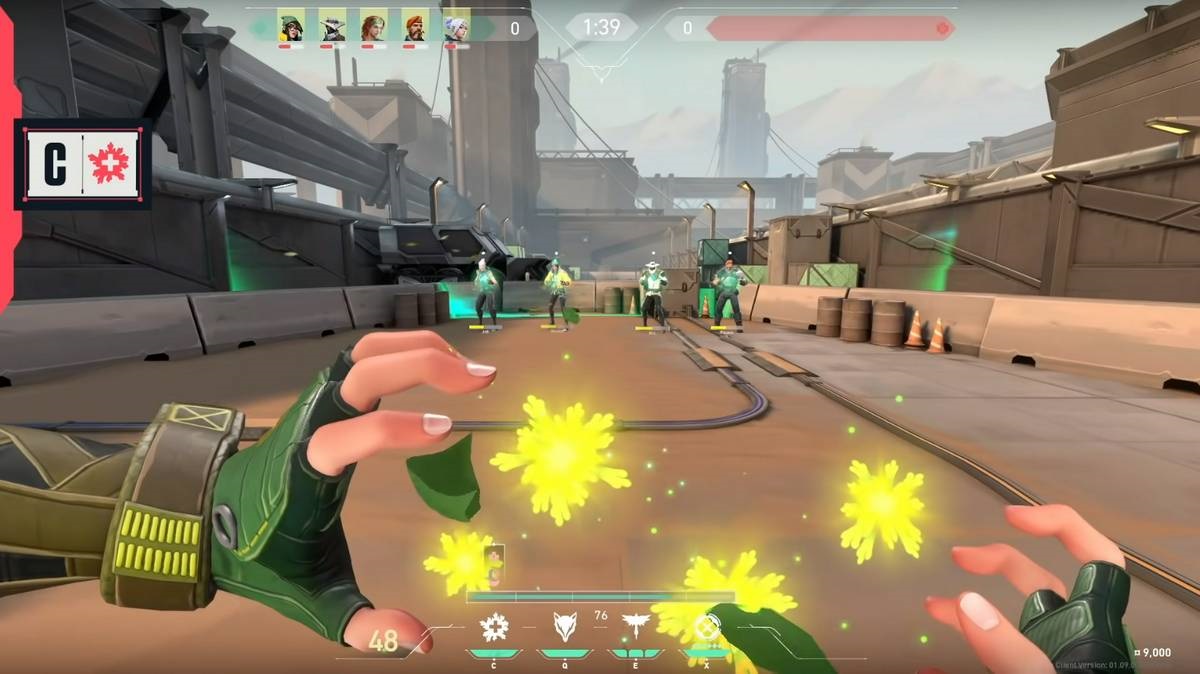Select the brown-haired teammate portrait between Cypher and Brimstone

(373, 27)
